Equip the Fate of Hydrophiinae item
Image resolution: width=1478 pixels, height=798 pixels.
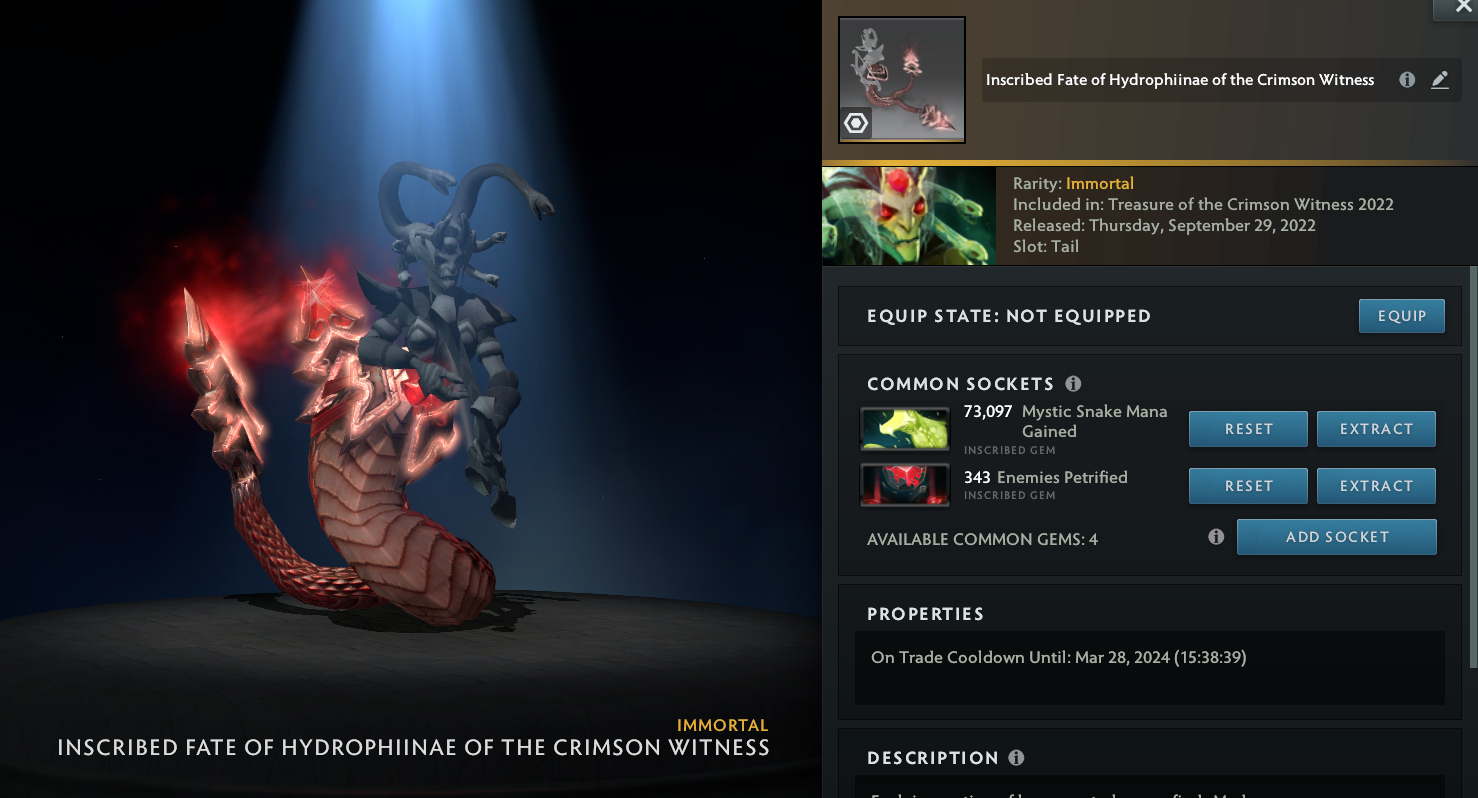[x=1401, y=316]
